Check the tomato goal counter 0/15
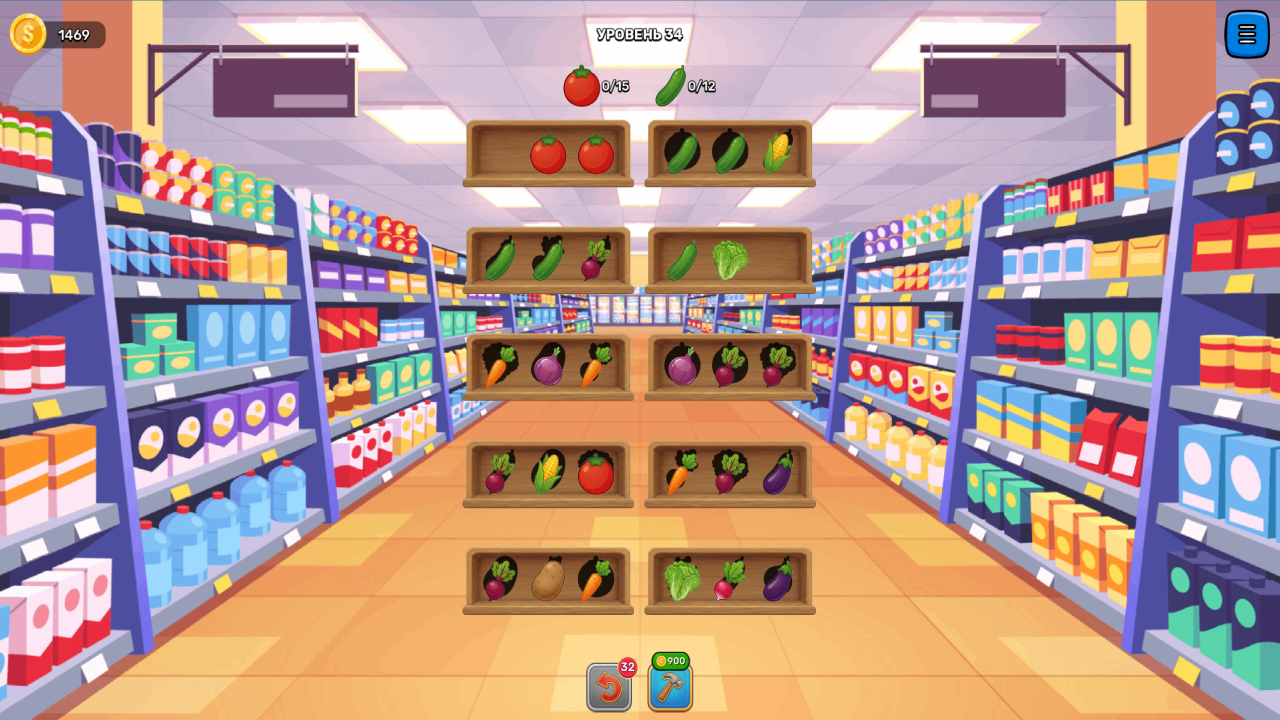The width and height of the screenshot is (1280, 720). 597,86
